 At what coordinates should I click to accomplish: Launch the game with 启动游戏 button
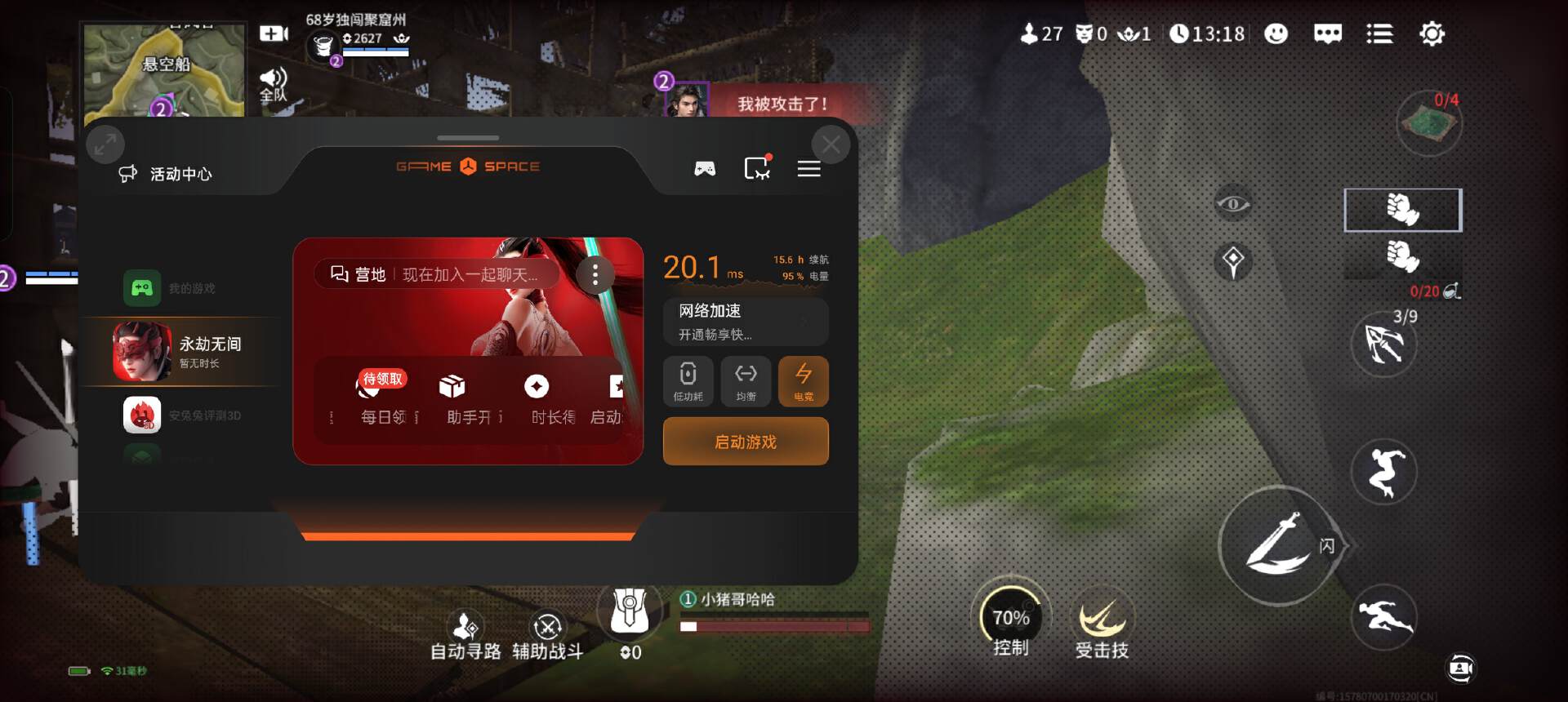tap(746, 442)
